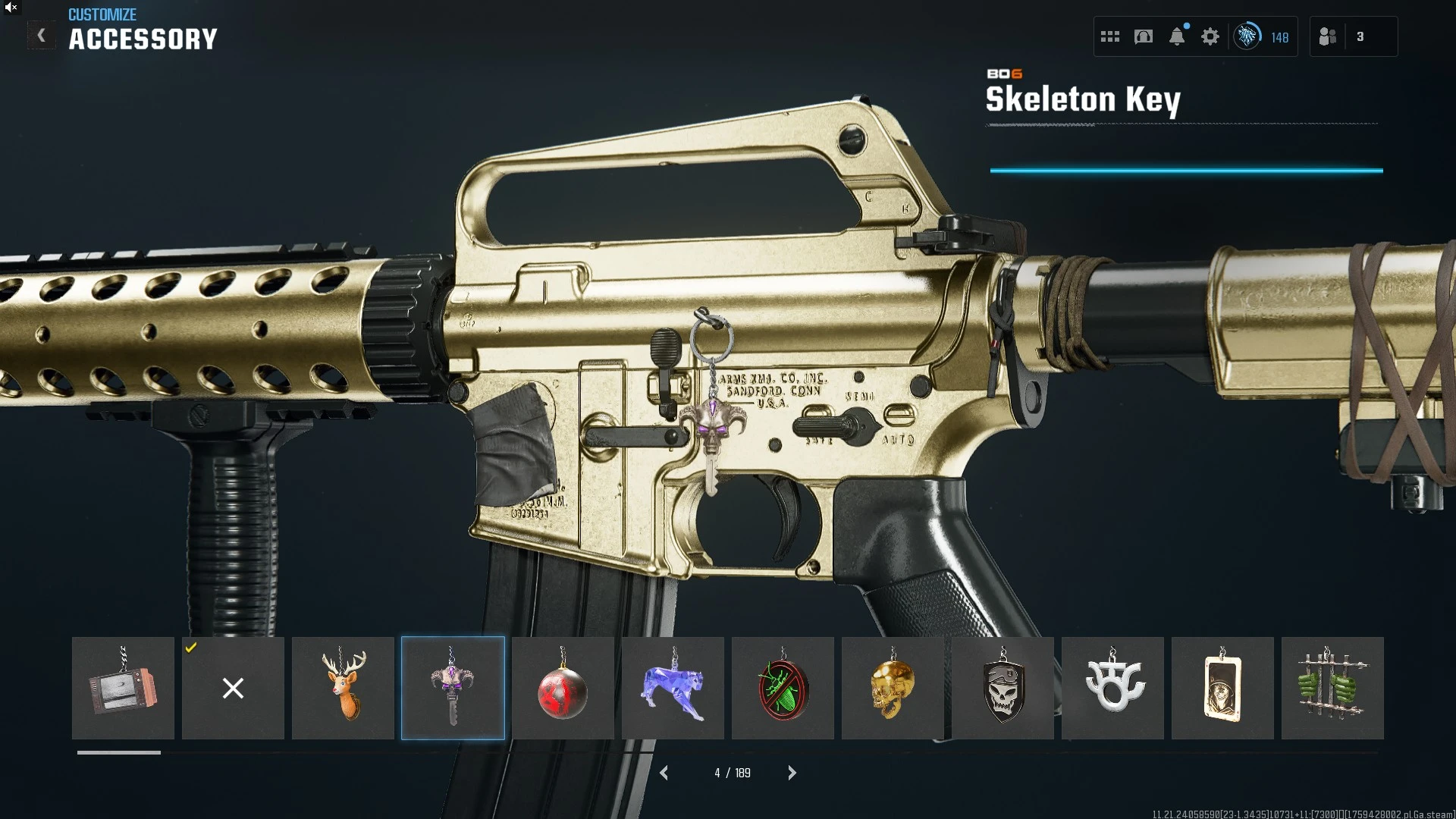Pick the deer head charm
This screenshot has height=819, width=1456.
click(343, 688)
